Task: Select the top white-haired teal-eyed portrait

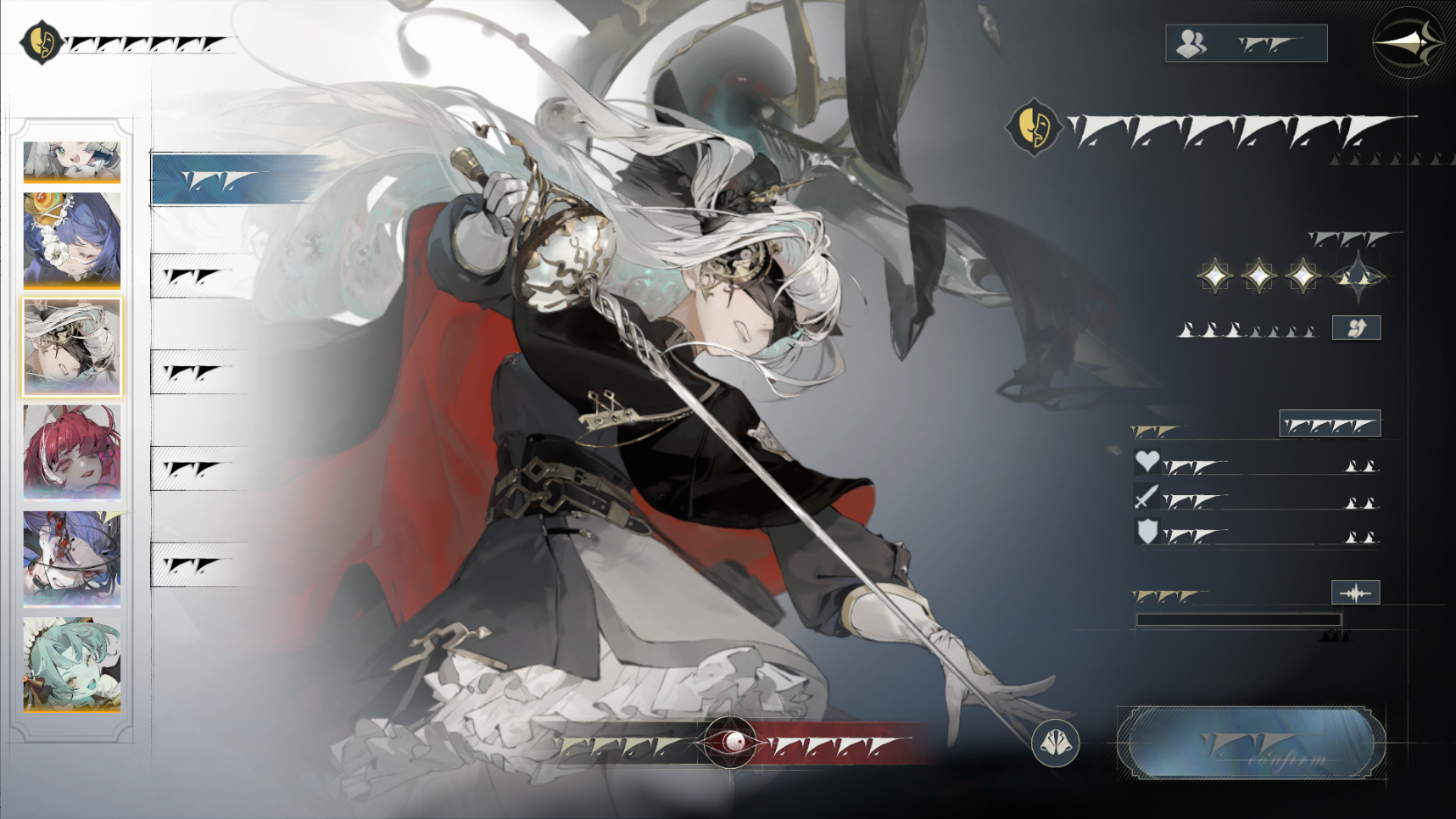Action: [72, 161]
